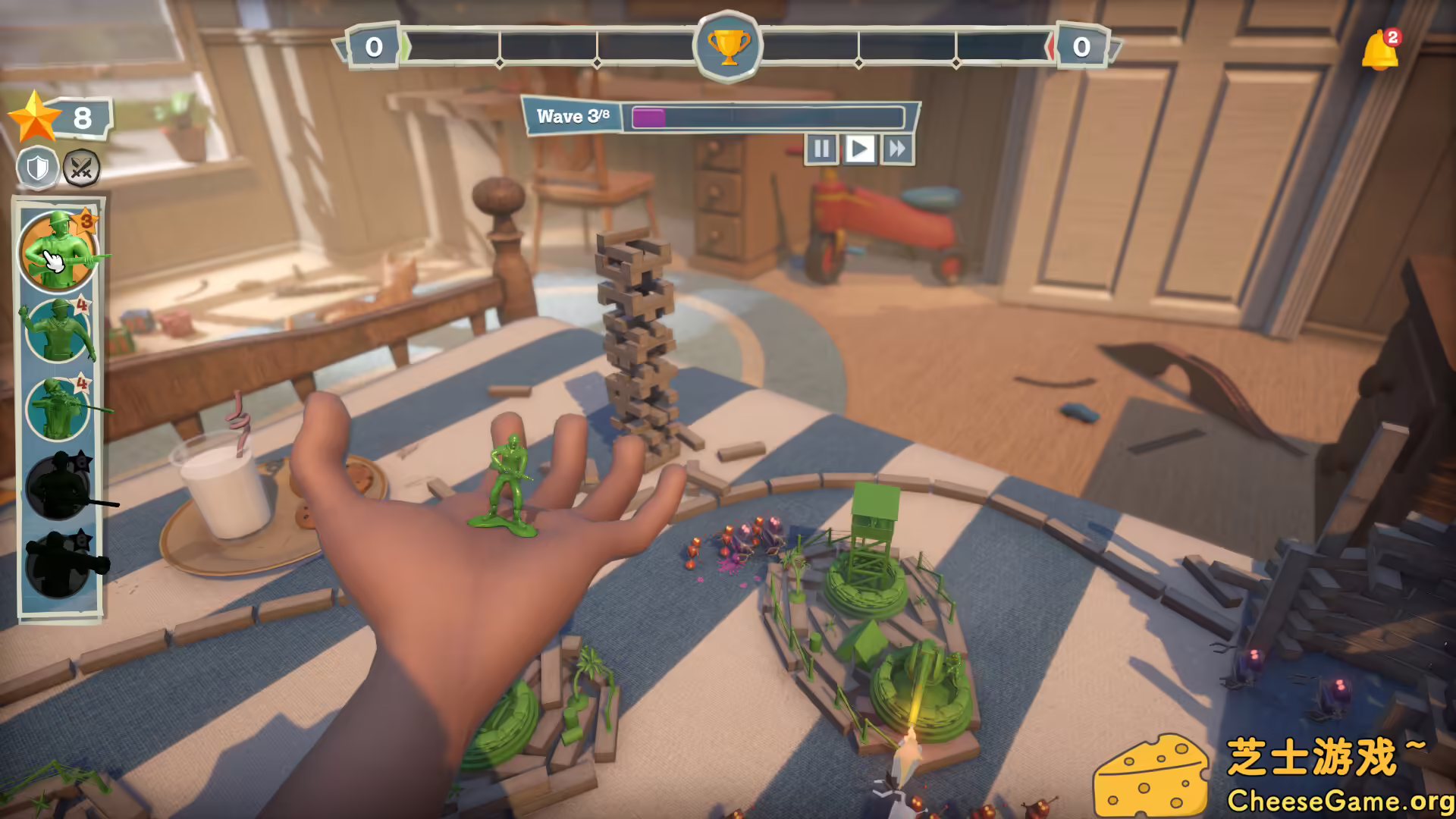Resume normal speed with the play button

point(859,149)
